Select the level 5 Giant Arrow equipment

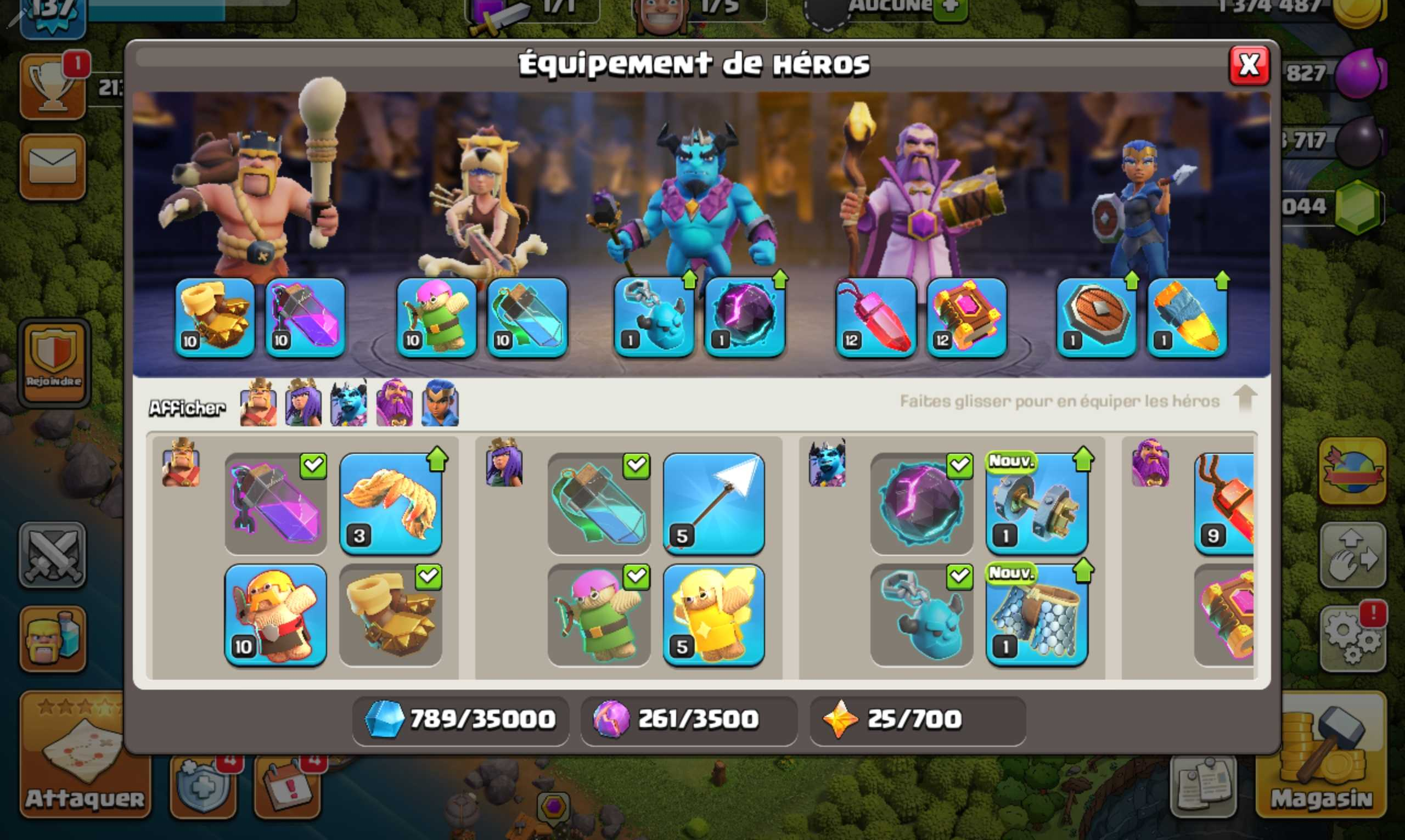pyautogui.click(x=716, y=504)
